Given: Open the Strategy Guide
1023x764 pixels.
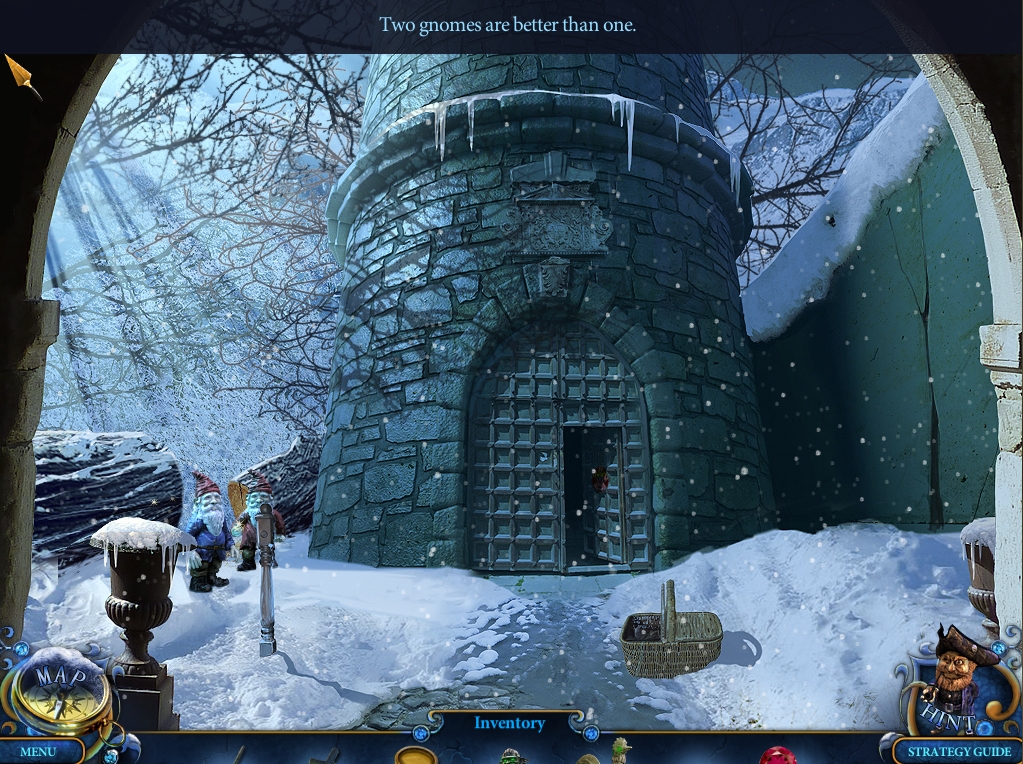Looking at the screenshot, I should 959,751.
